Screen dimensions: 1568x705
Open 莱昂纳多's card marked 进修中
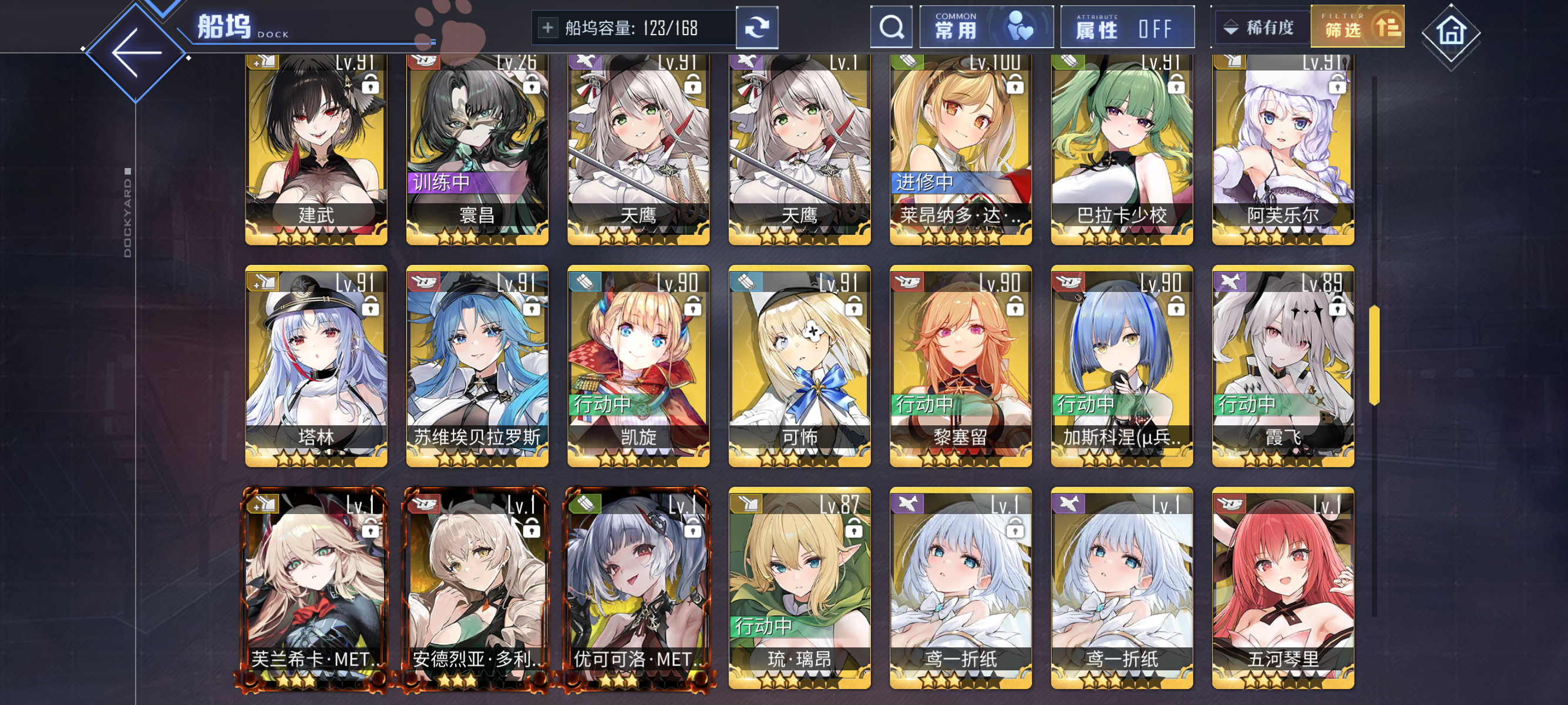tap(961, 146)
